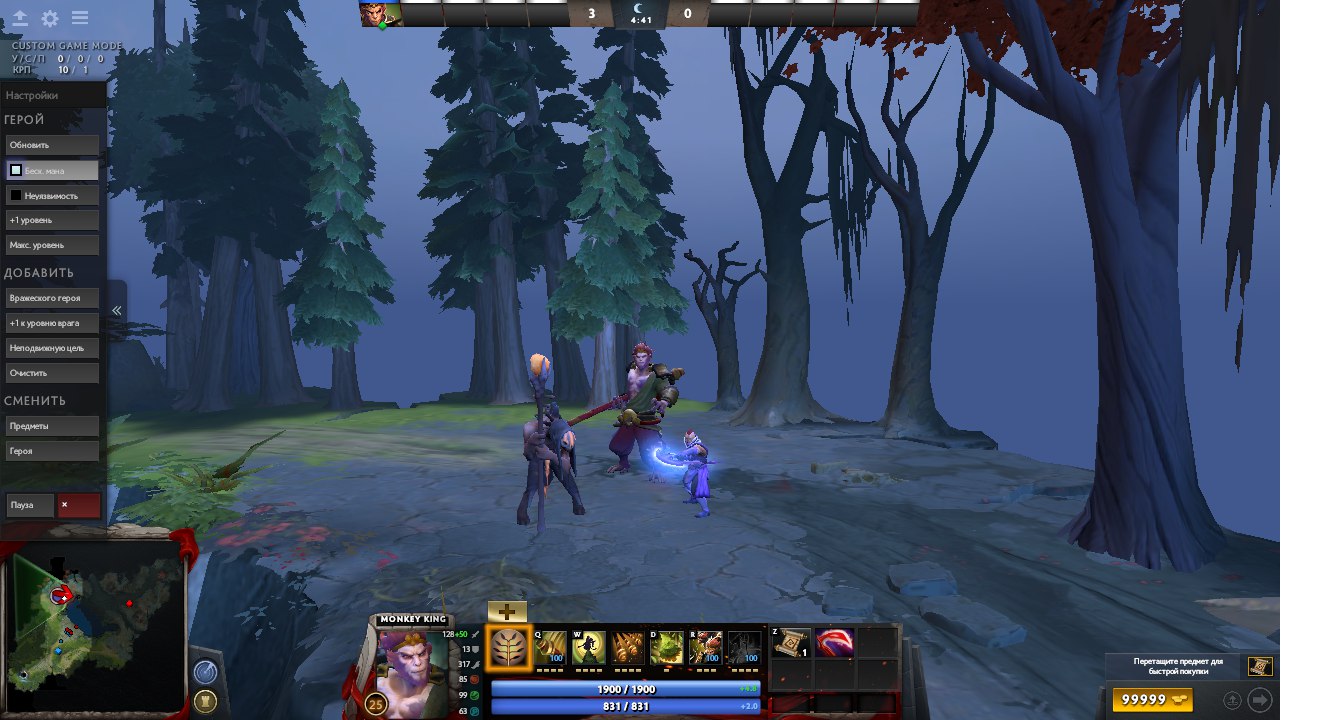The width and height of the screenshot is (1333, 720).
Task: Select the Очистить button
Action: (52, 373)
